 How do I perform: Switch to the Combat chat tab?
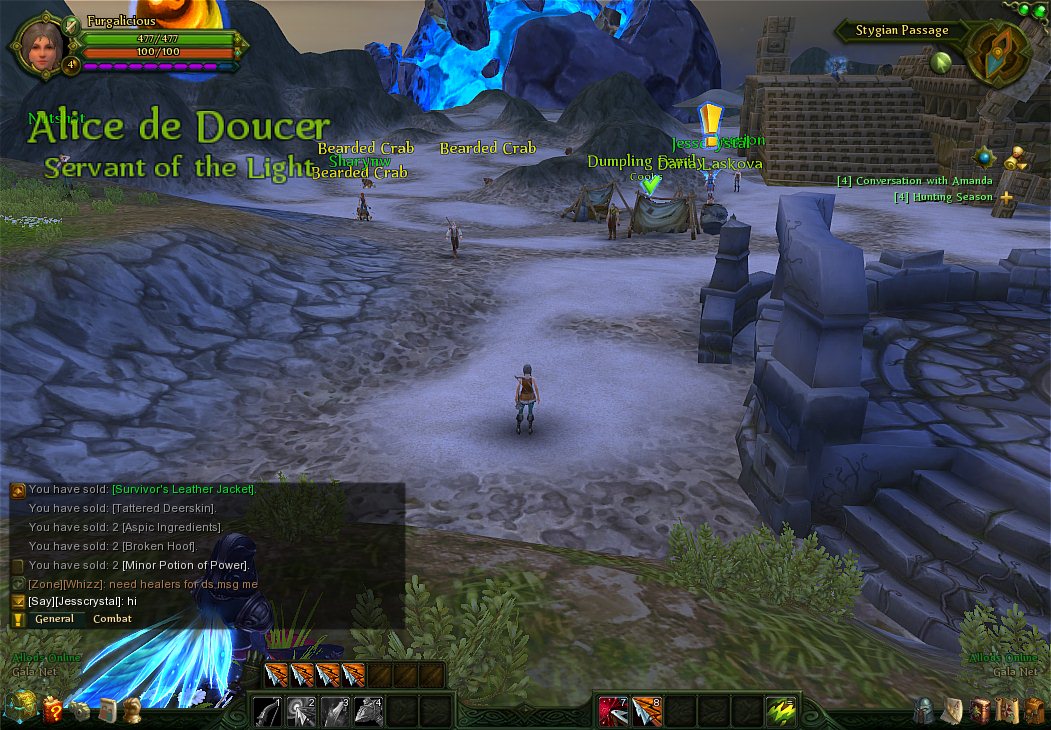(112, 619)
